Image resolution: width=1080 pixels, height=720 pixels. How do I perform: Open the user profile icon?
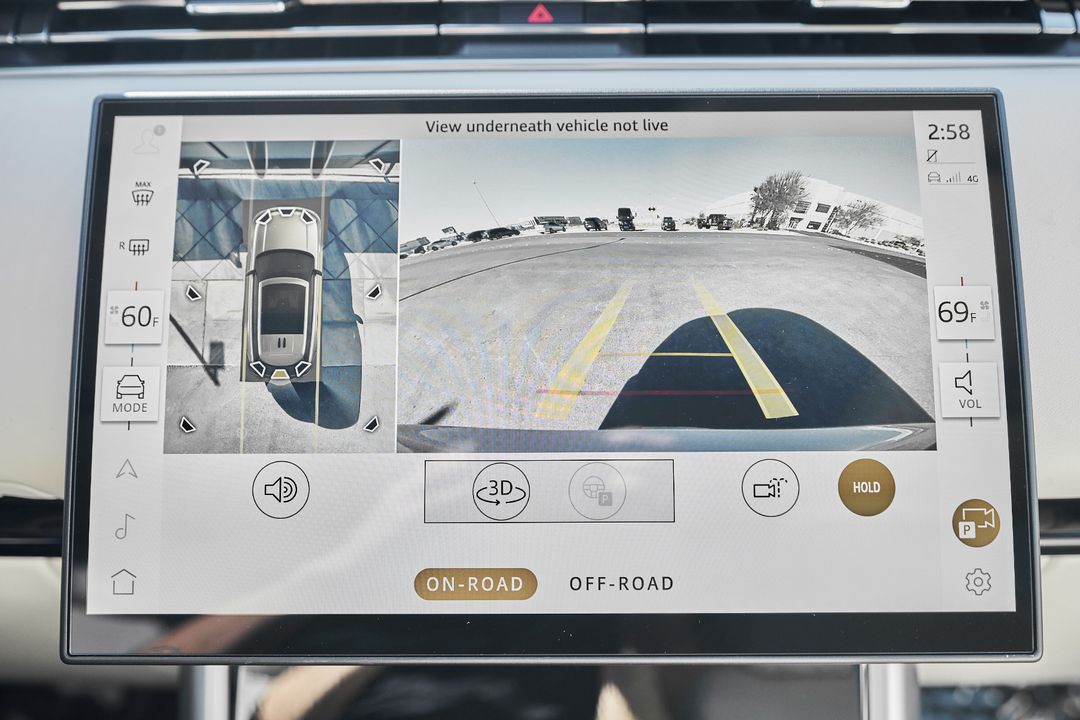click(147, 140)
